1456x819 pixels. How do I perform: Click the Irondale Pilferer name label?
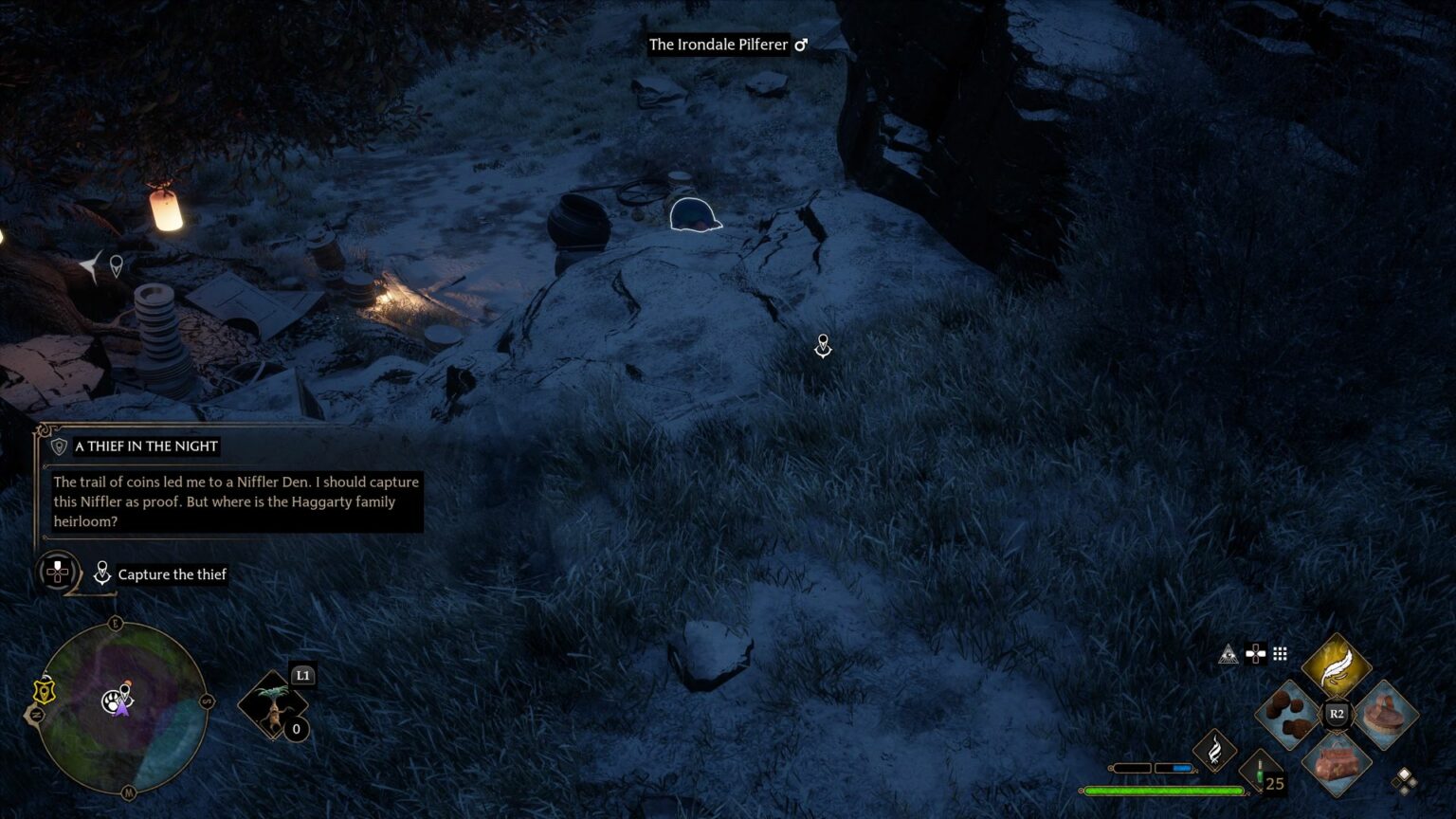718,45
